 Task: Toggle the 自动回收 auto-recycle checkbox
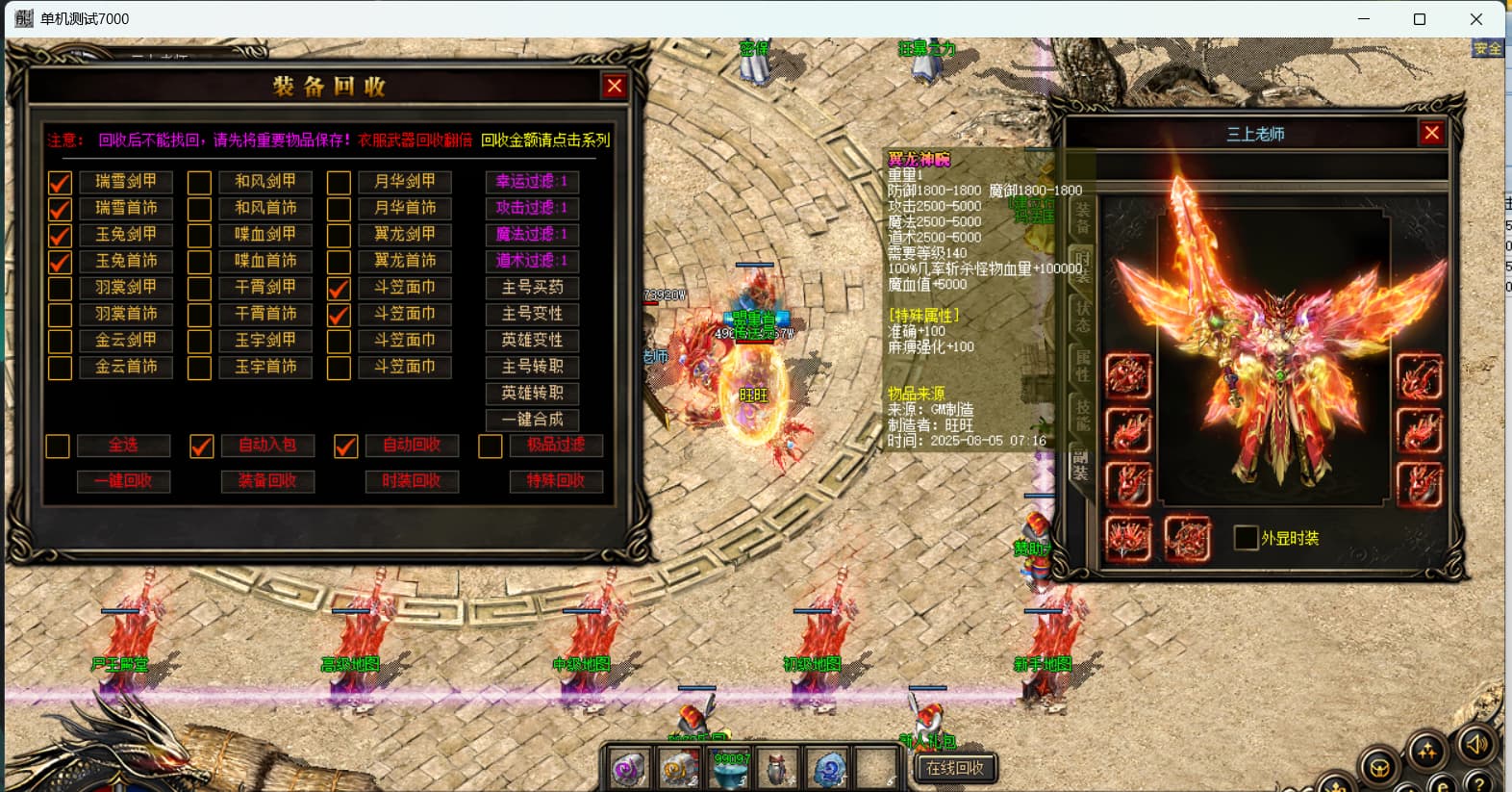[346, 446]
